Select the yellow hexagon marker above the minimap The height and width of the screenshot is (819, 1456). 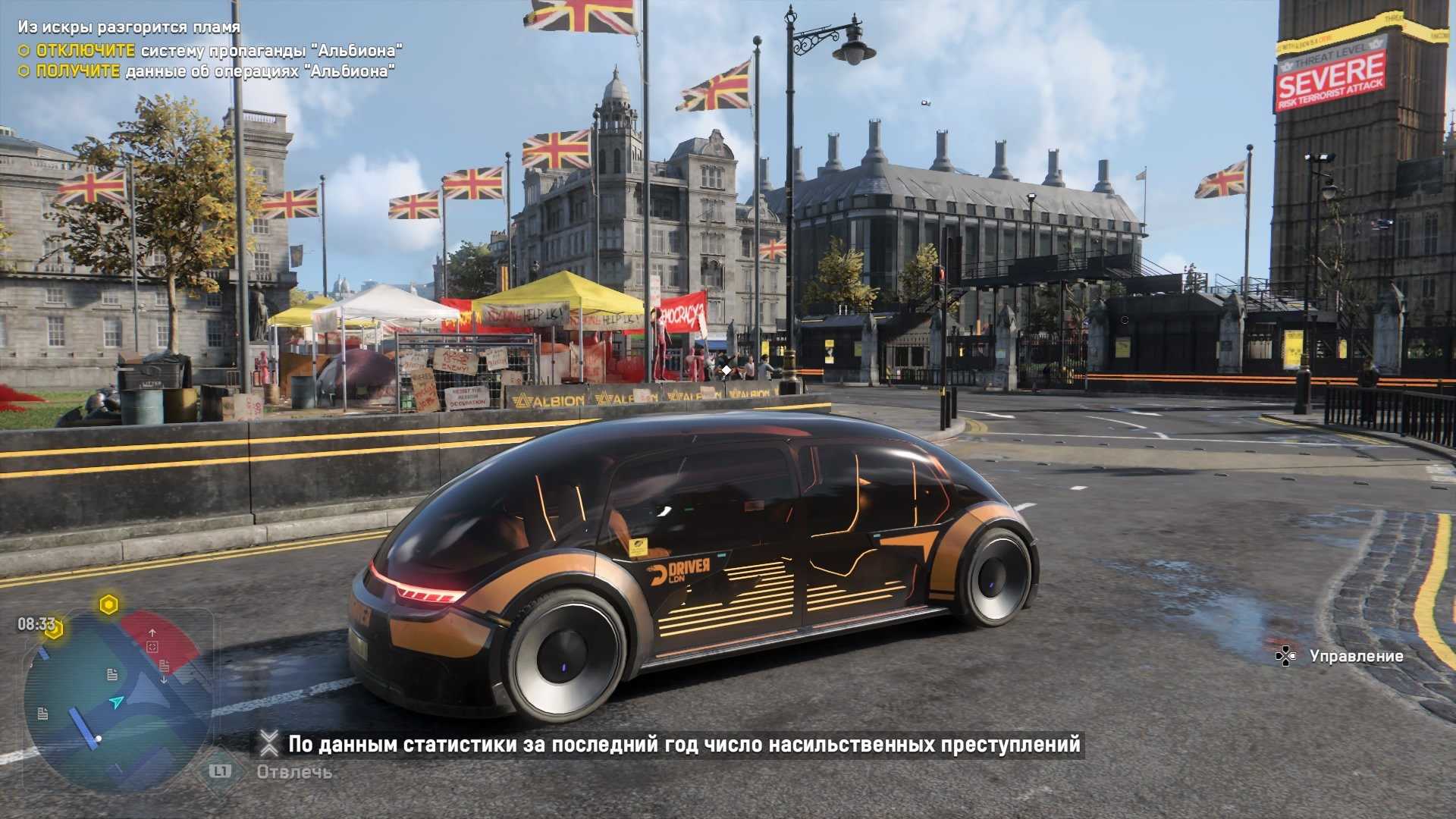(x=109, y=605)
